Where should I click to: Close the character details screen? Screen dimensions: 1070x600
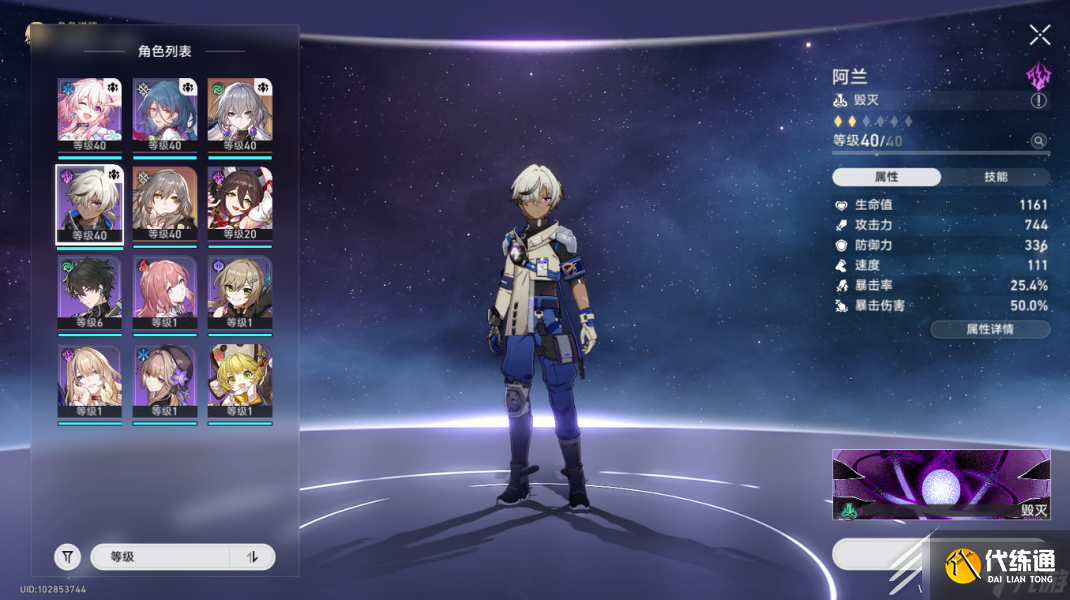[x=1040, y=36]
